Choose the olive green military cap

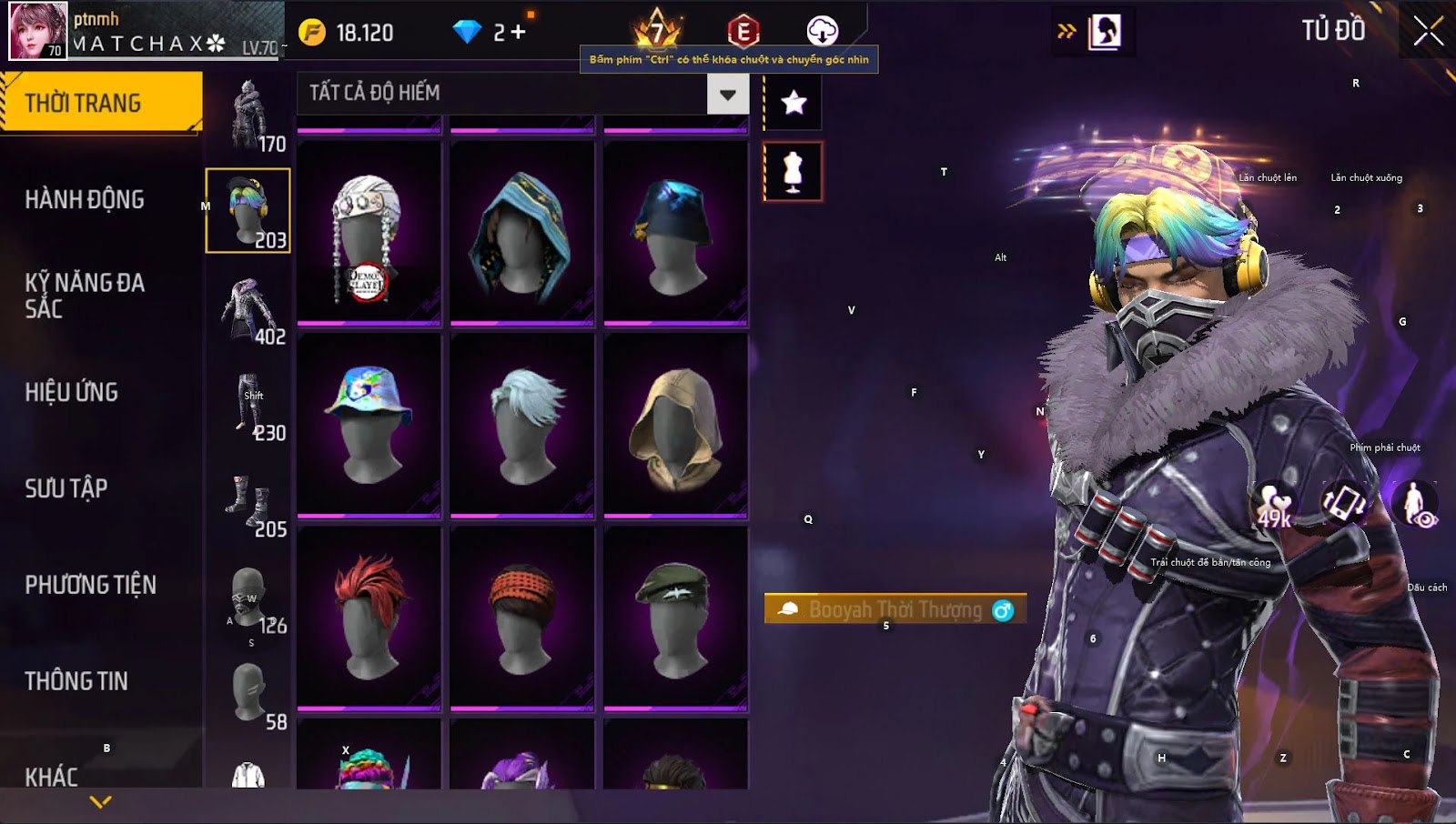point(675,618)
